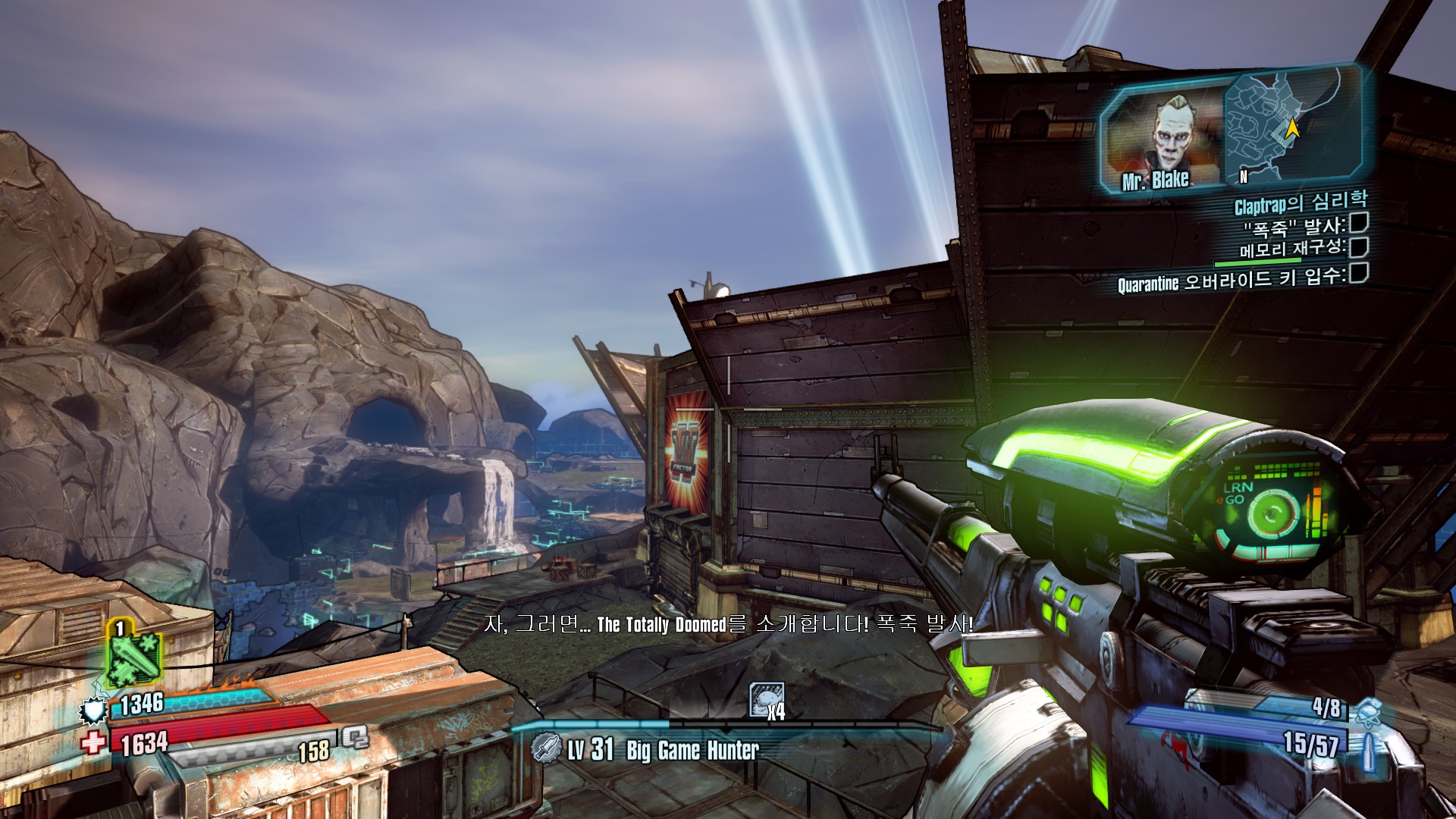Viewport: 1456px width, 819px height.
Task: Select the Big Game Hunter class emblem
Action: click(545, 748)
